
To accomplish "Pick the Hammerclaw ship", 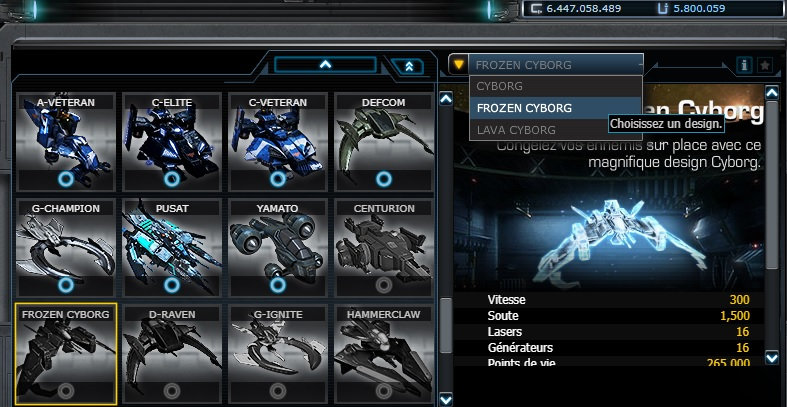I will point(383,354).
